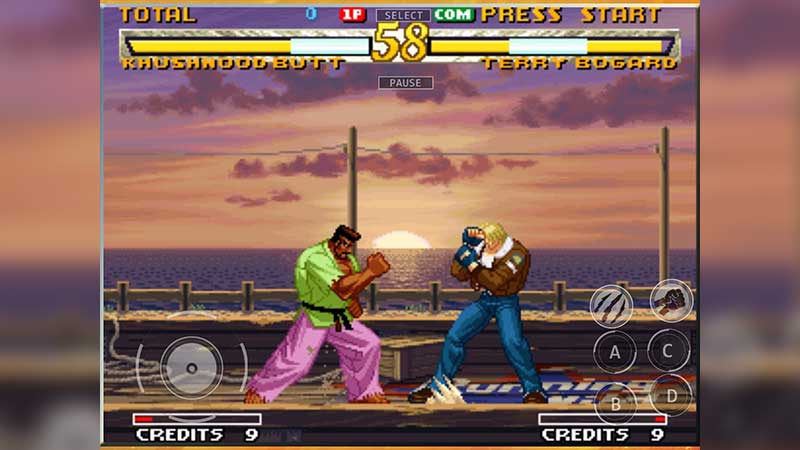Activate the clenched fist icon button

point(671,300)
